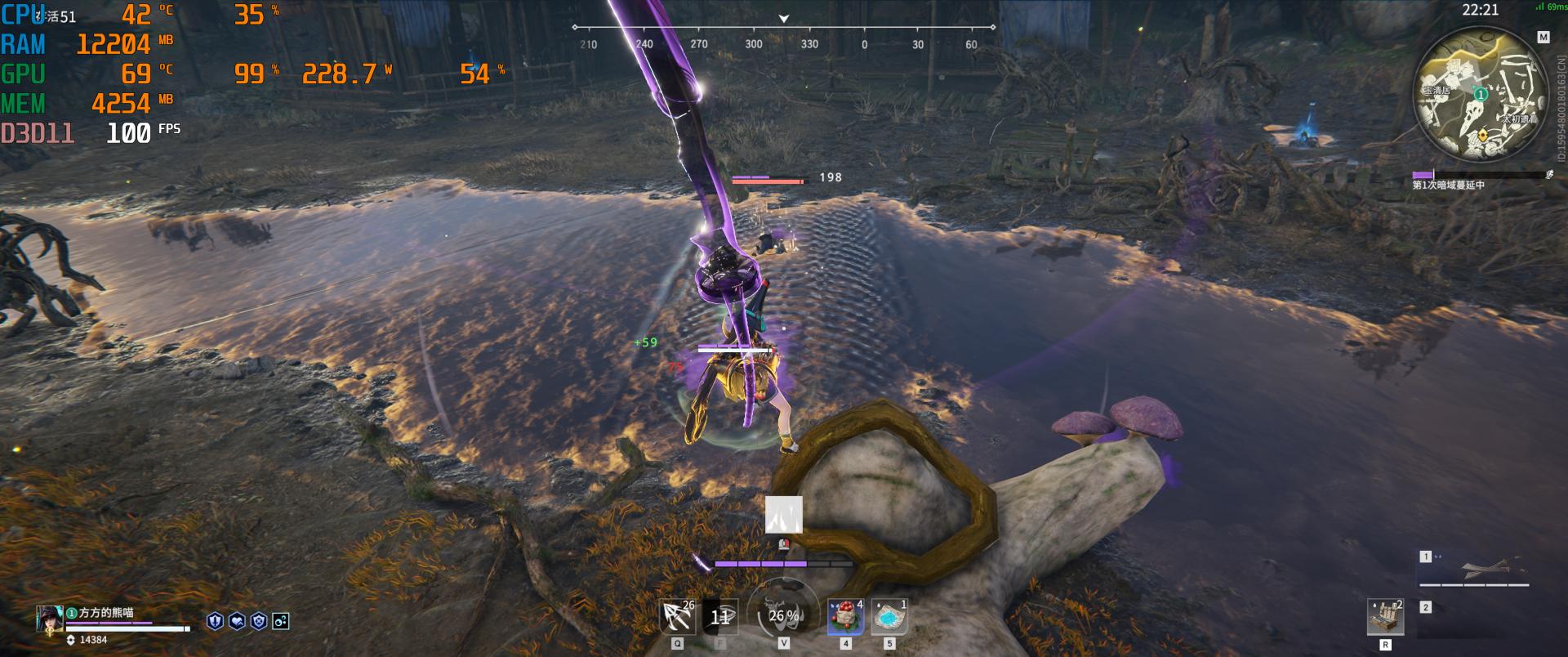Inspect the heart hexagon buff icon

[237, 621]
